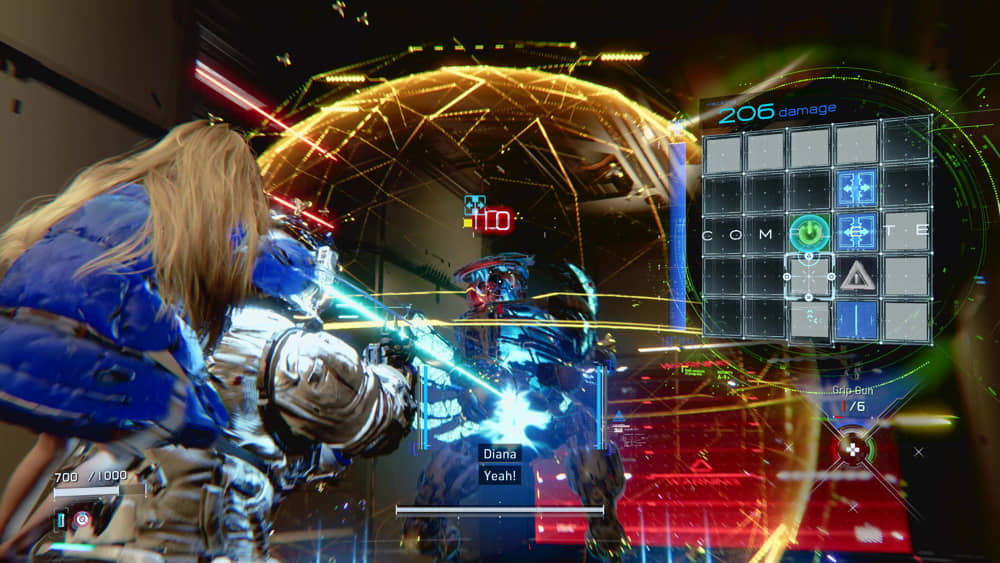The width and height of the screenshot is (1000, 563).
Task: Pick the blue arrow tile beside the power node
Action: [857, 231]
